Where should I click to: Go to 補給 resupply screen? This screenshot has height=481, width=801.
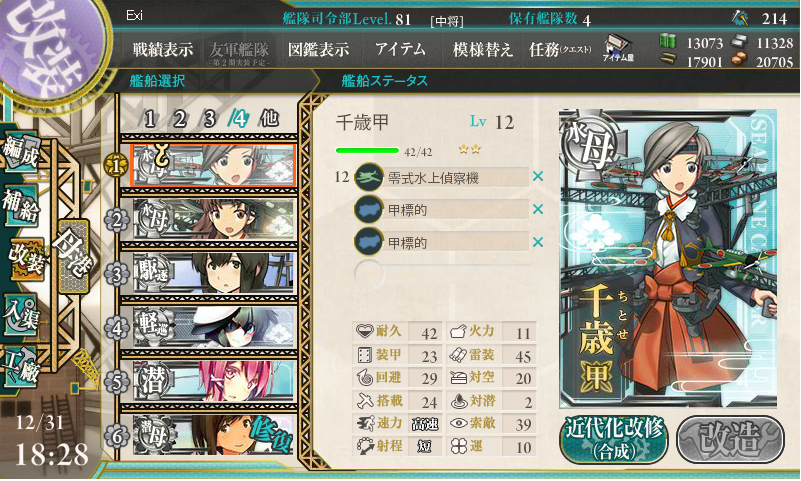pos(21,204)
